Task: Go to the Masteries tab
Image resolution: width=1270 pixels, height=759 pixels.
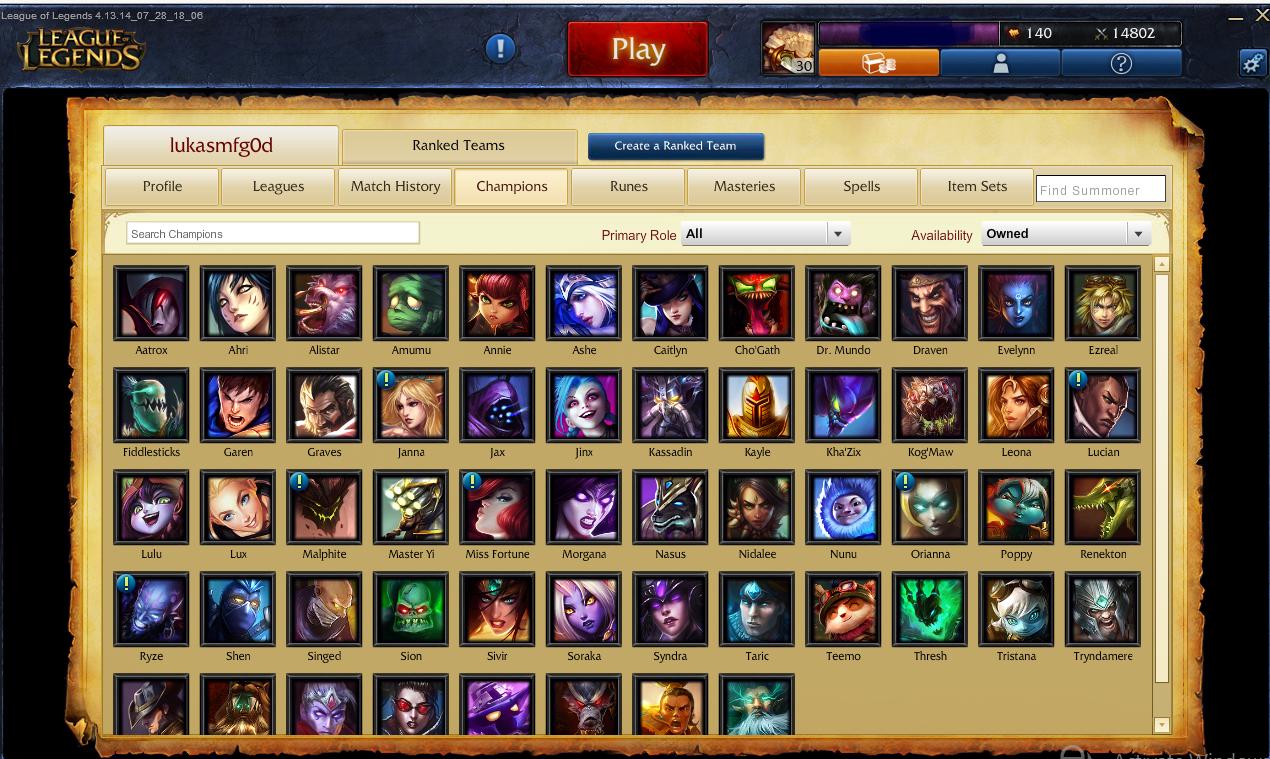Action: tap(744, 186)
